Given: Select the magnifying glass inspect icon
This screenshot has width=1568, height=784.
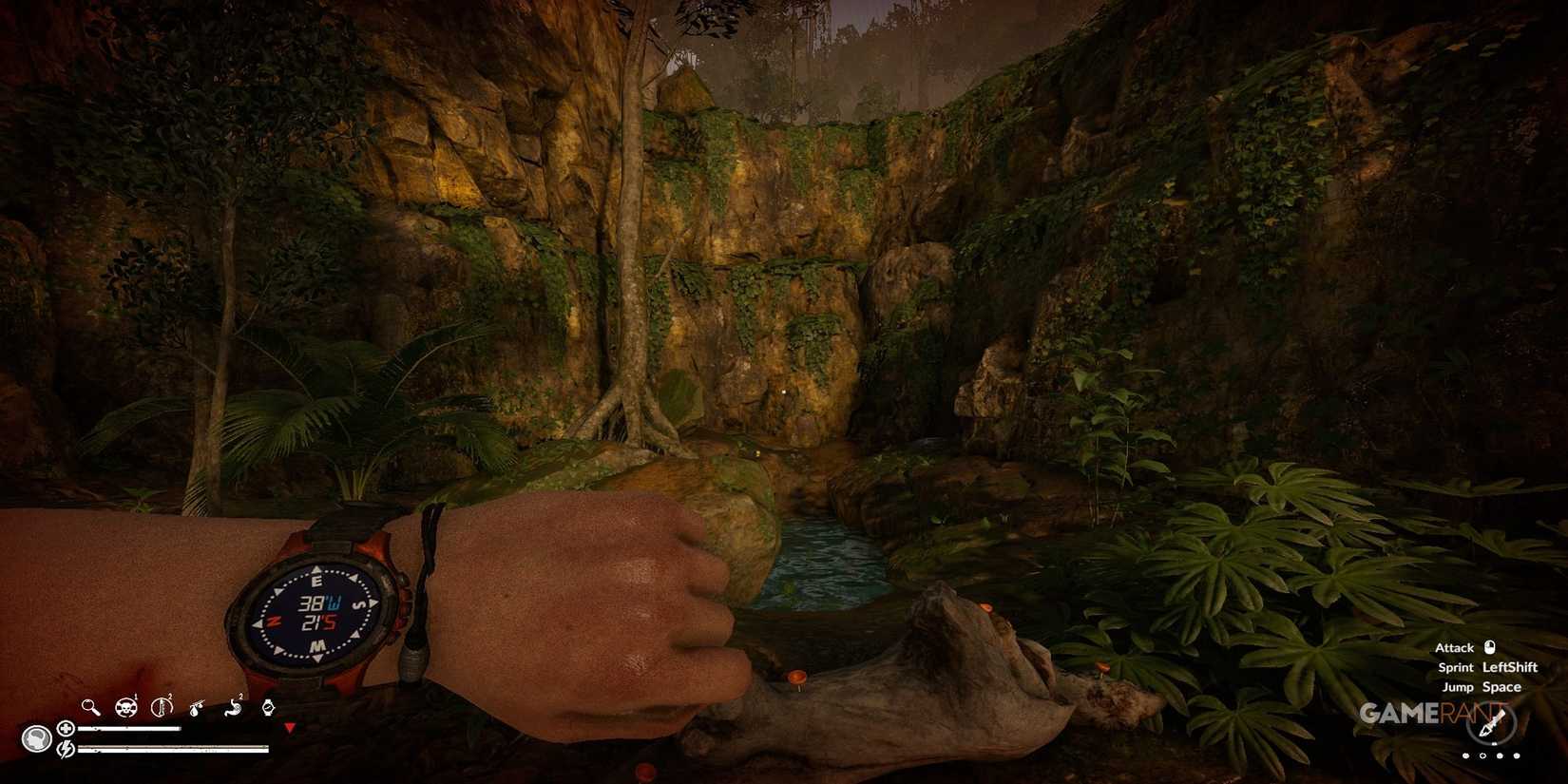Looking at the screenshot, I should coord(89,708).
